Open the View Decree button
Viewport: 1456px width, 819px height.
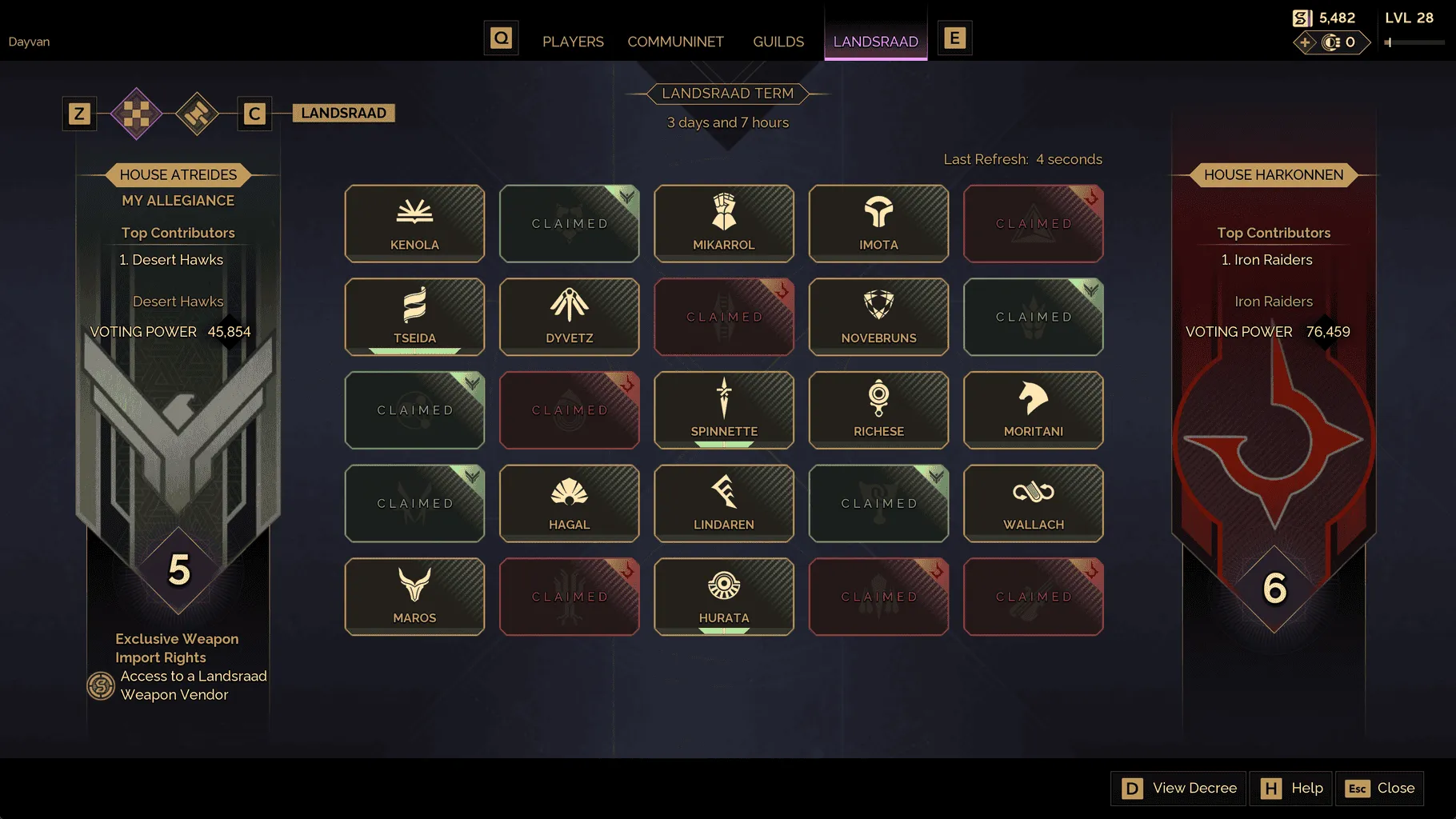click(x=1179, y=789)
